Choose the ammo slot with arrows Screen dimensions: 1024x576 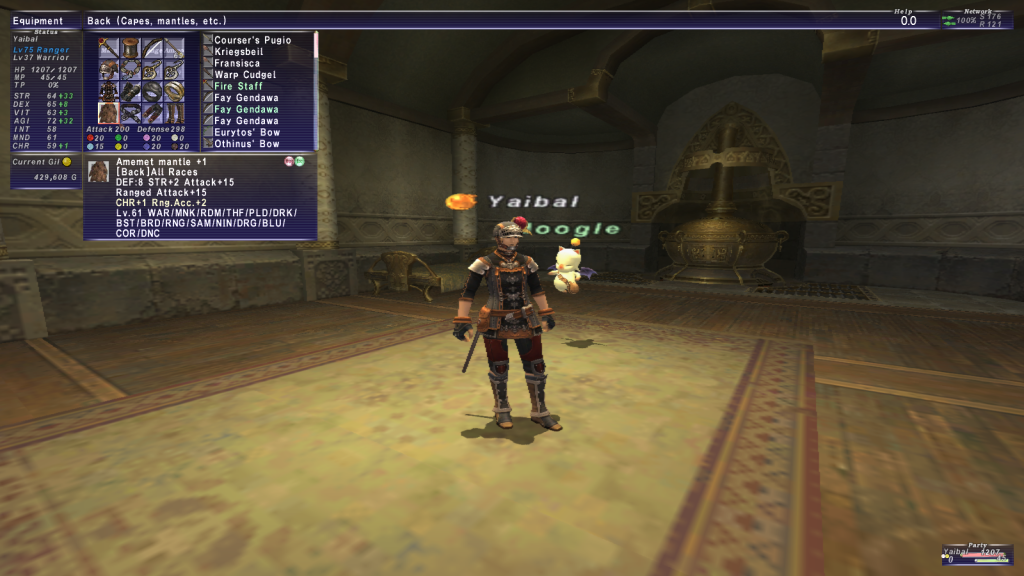click(x=175, y=48)
